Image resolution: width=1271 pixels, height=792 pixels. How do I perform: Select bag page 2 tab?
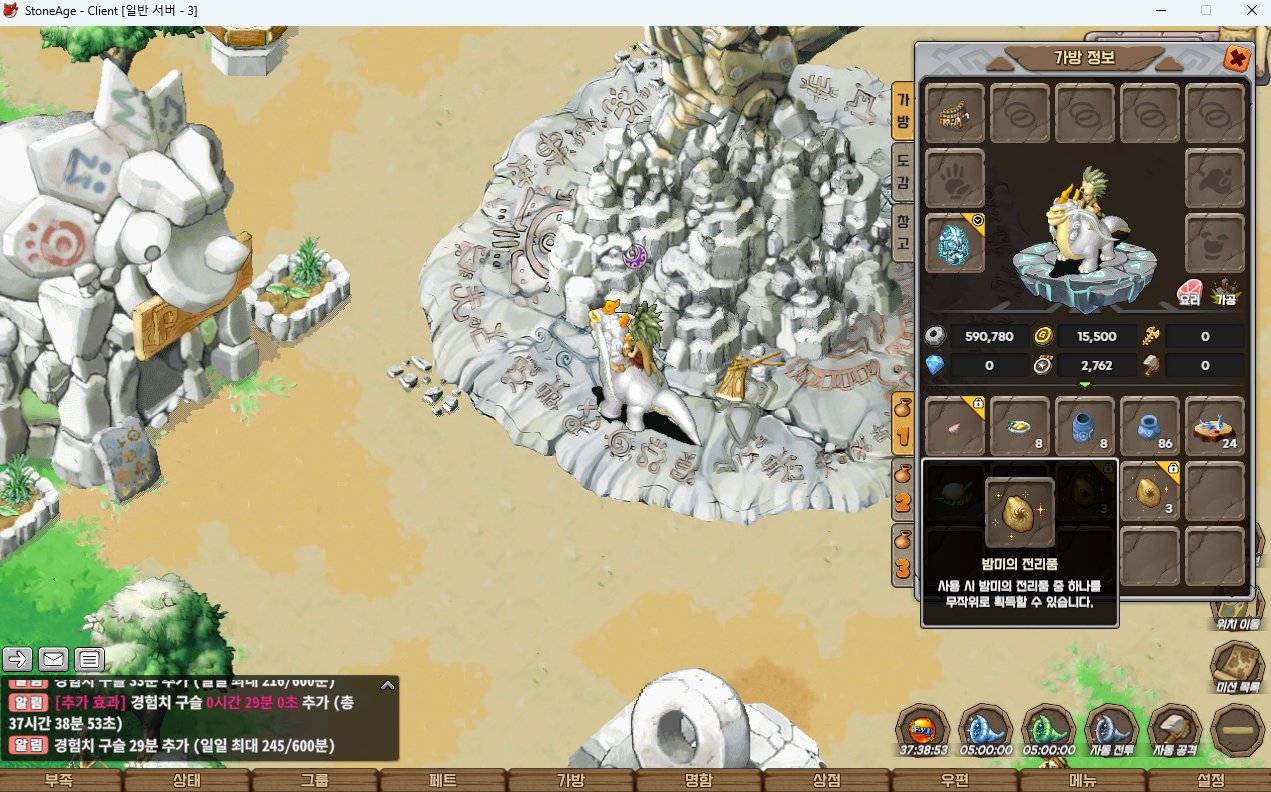[903, 488]
